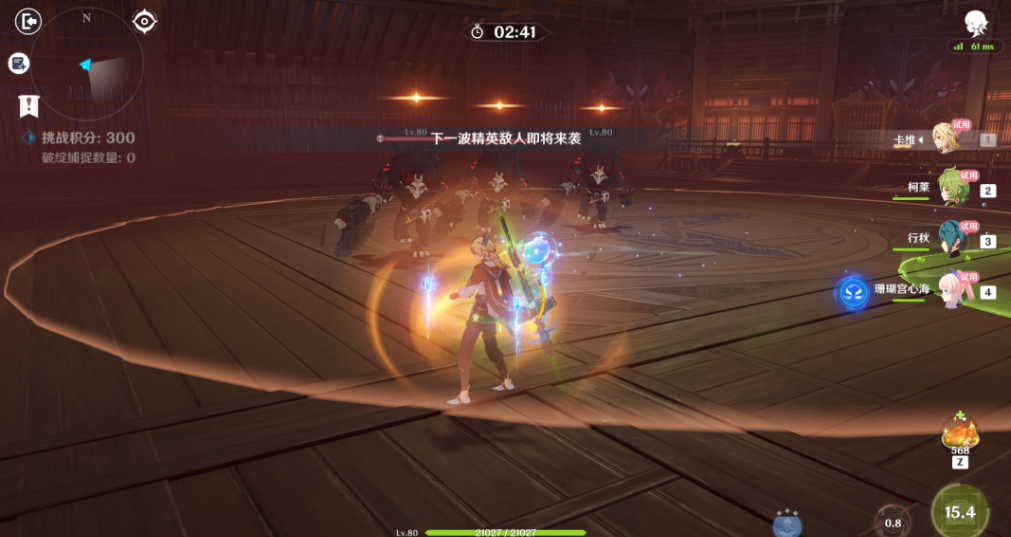Open the notes icon with sparkle
1011x537 pixels.
[18, 64]
